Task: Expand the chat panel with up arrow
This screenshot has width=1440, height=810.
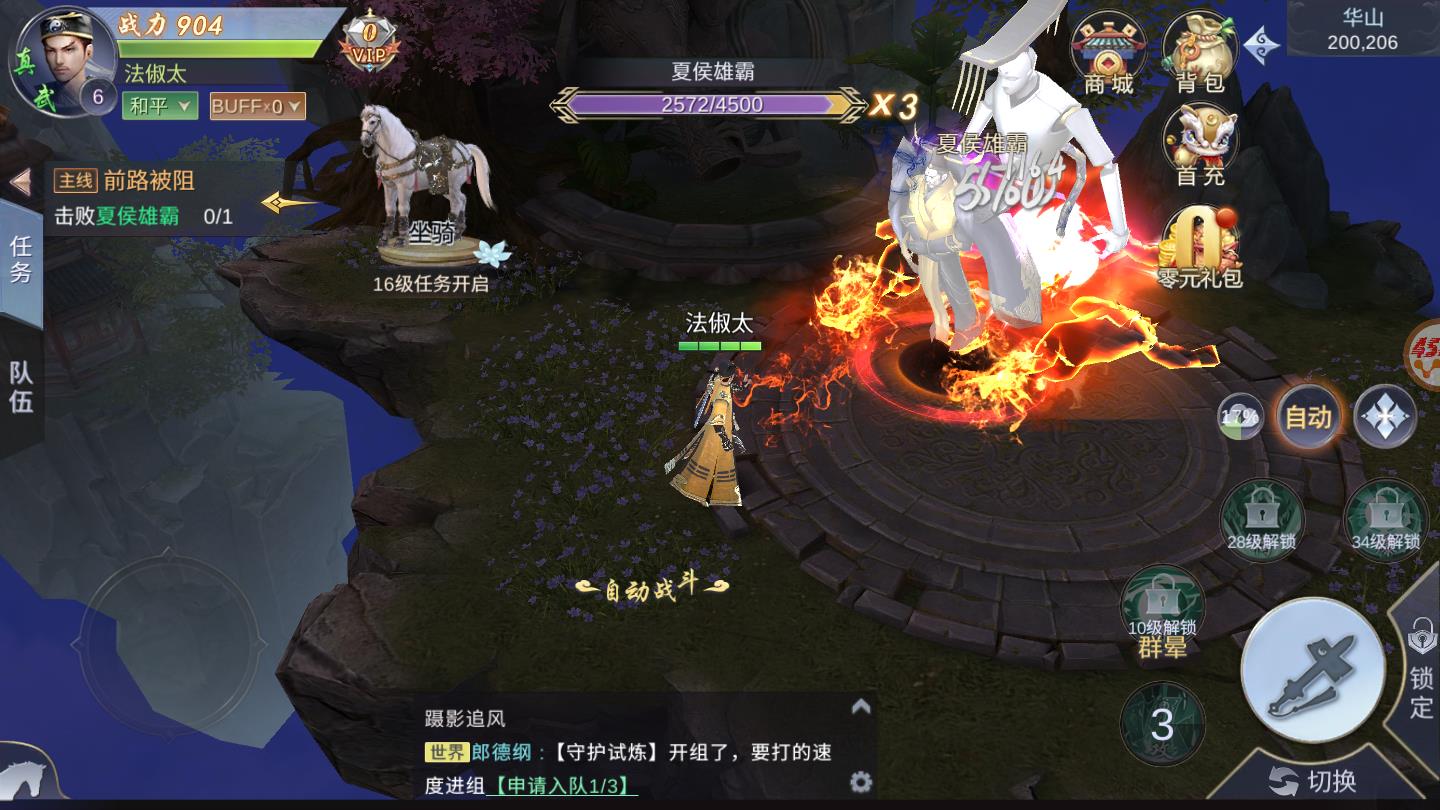Action: point(859,706)
